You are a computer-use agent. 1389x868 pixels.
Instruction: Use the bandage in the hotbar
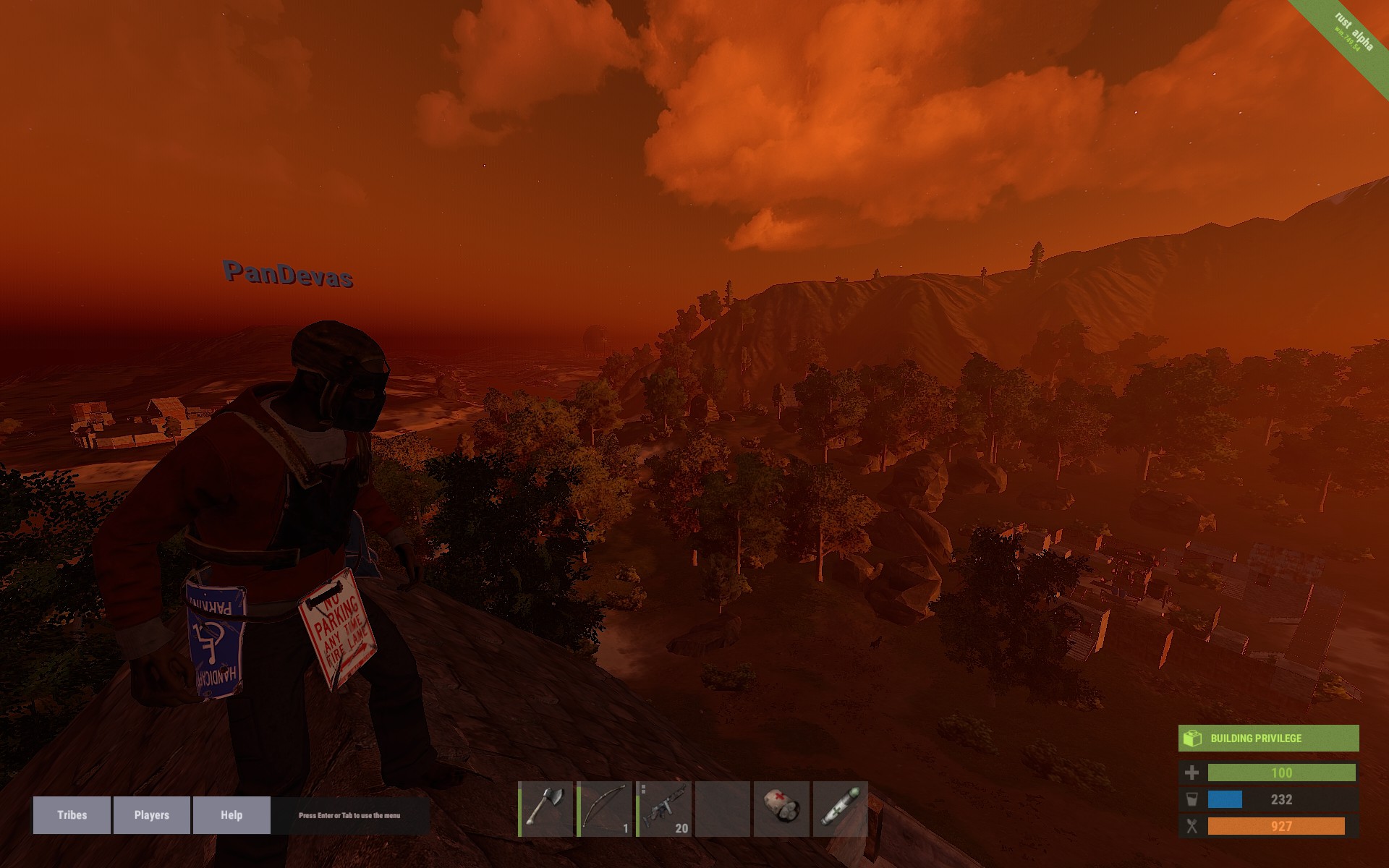[x=781, y=809]
